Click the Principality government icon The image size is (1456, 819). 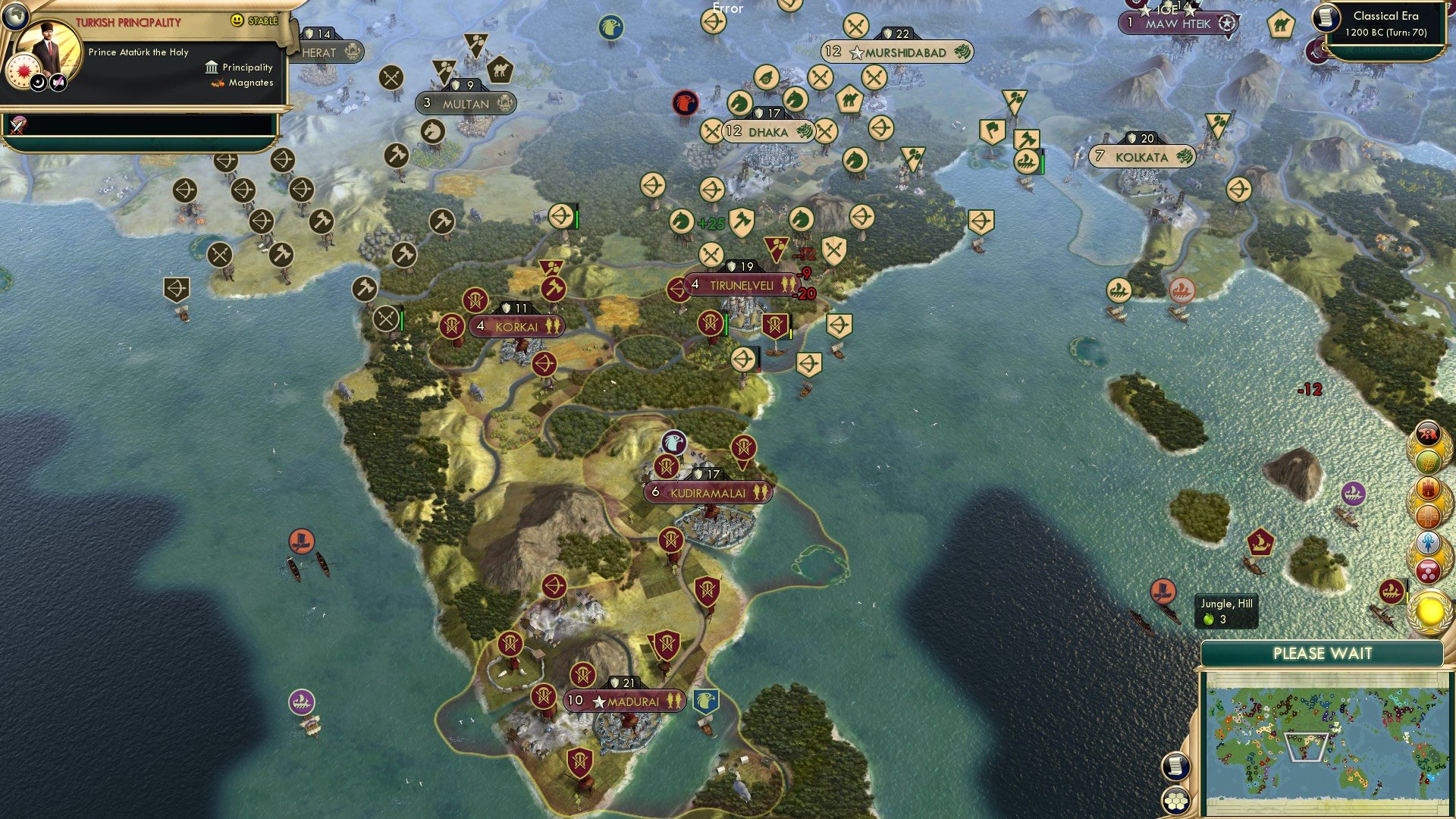pyautogui.click(x=211, y=67)
